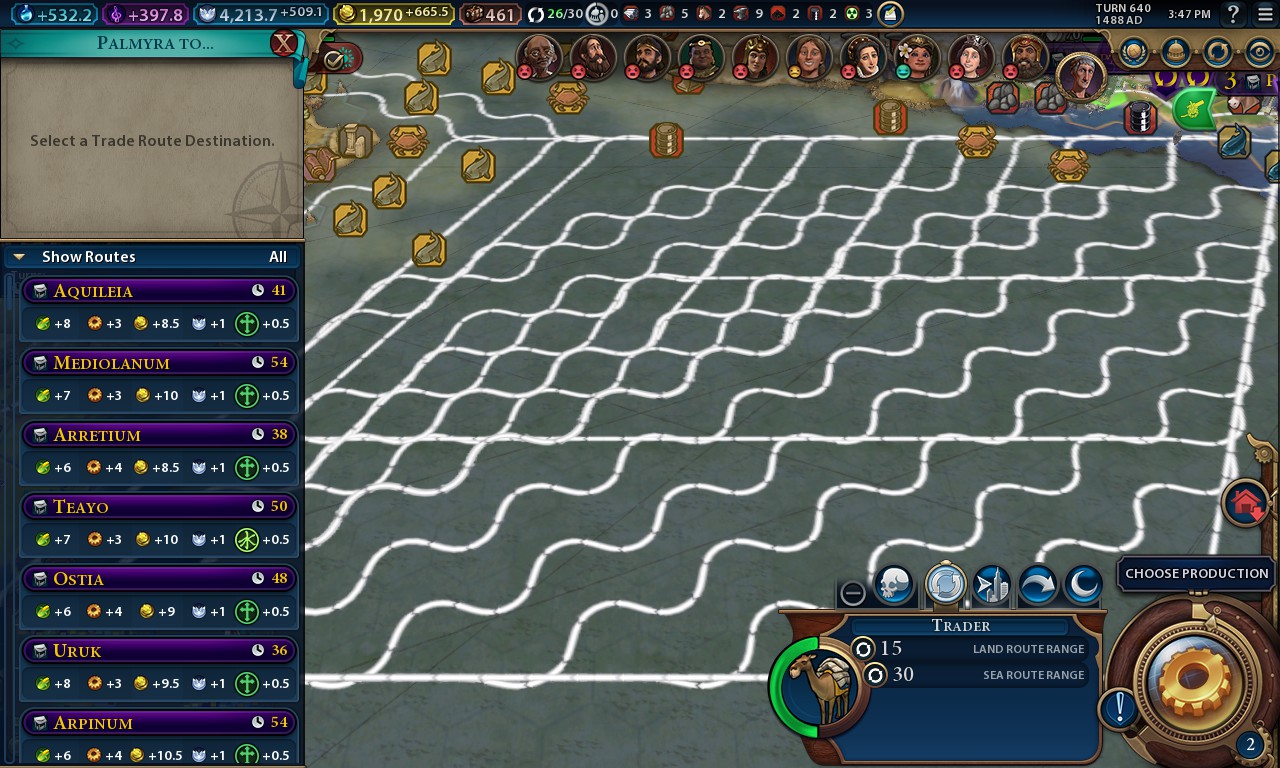1280x768 pixels.
Task: Select Uruk from the destination list
Action: [x=159, y=651]
